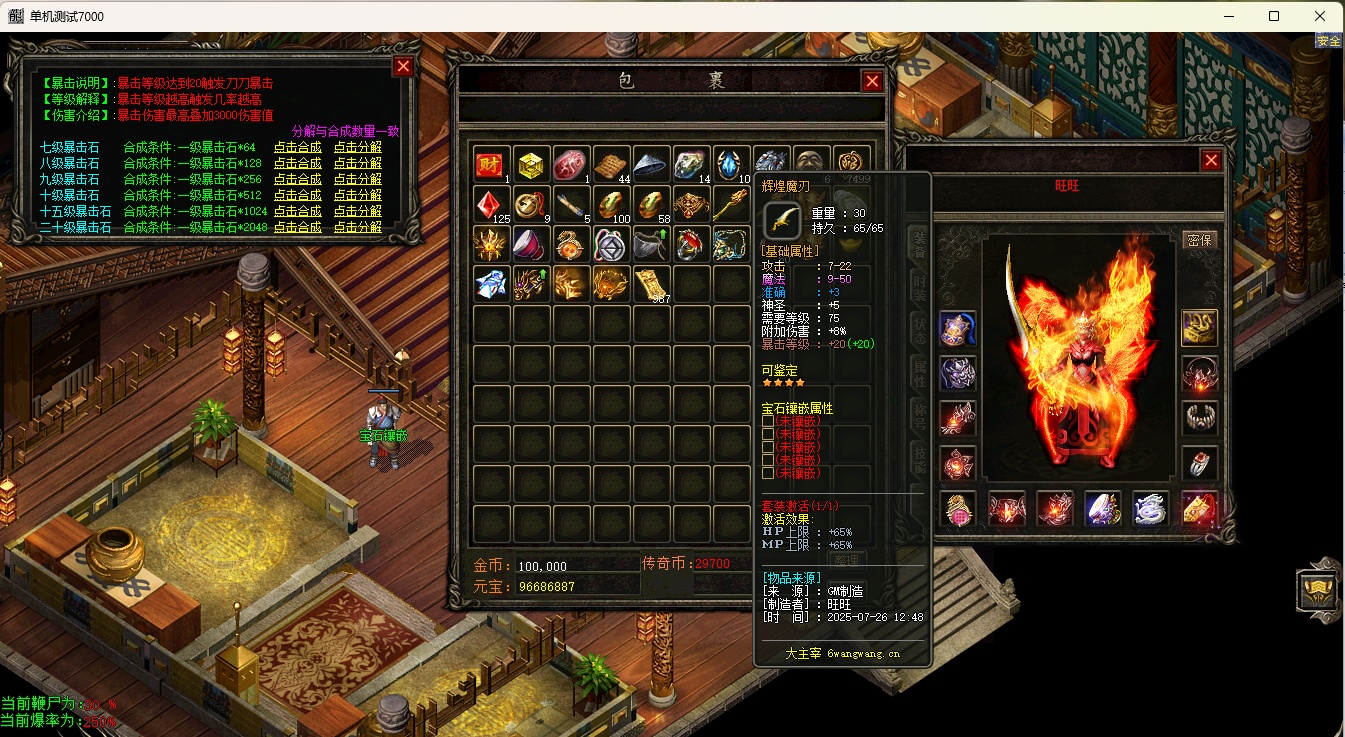1345x737 pixels.
Task: Select the equipped white dragon slot
Action: tap(1151, 508)
